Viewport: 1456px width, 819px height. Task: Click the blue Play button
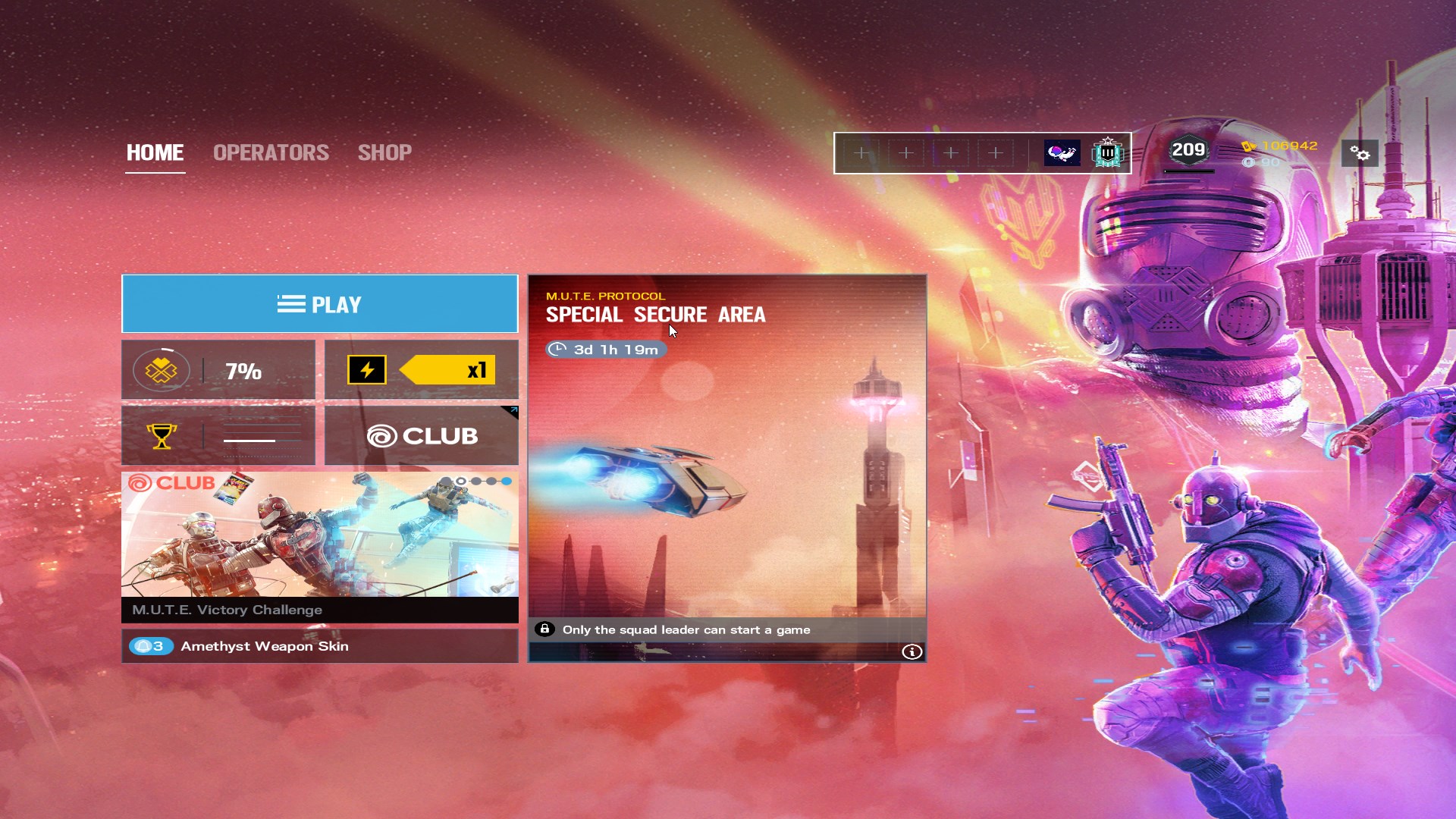[319, 304]
